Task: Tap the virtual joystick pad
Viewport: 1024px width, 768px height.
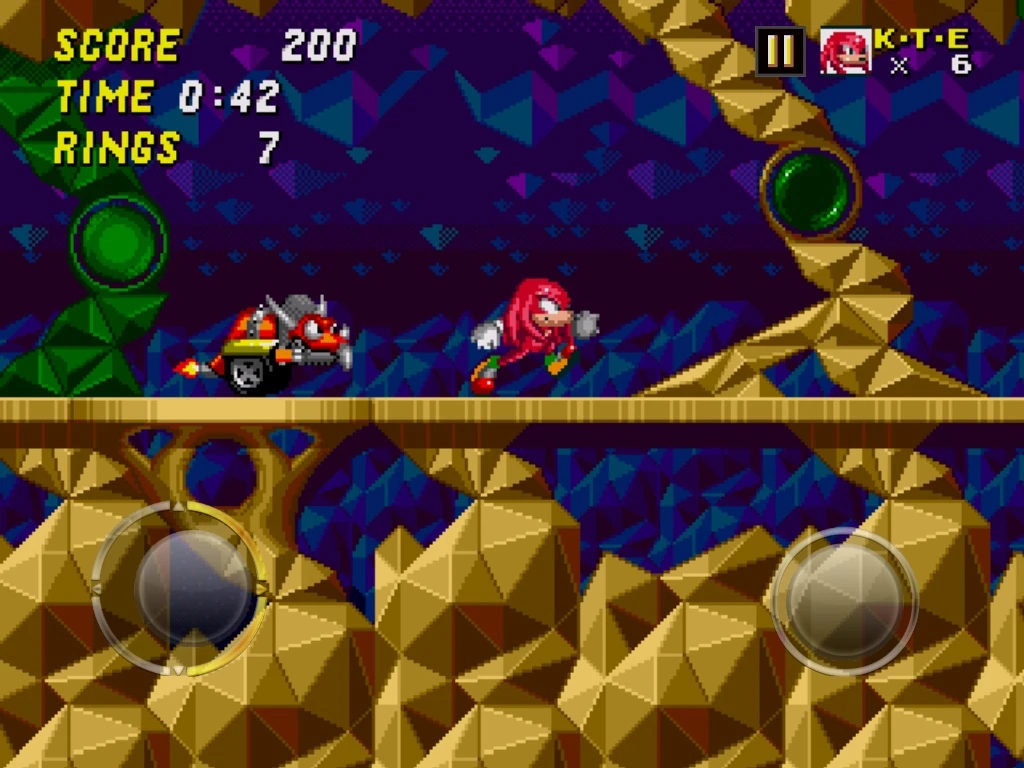Action: 180,588
